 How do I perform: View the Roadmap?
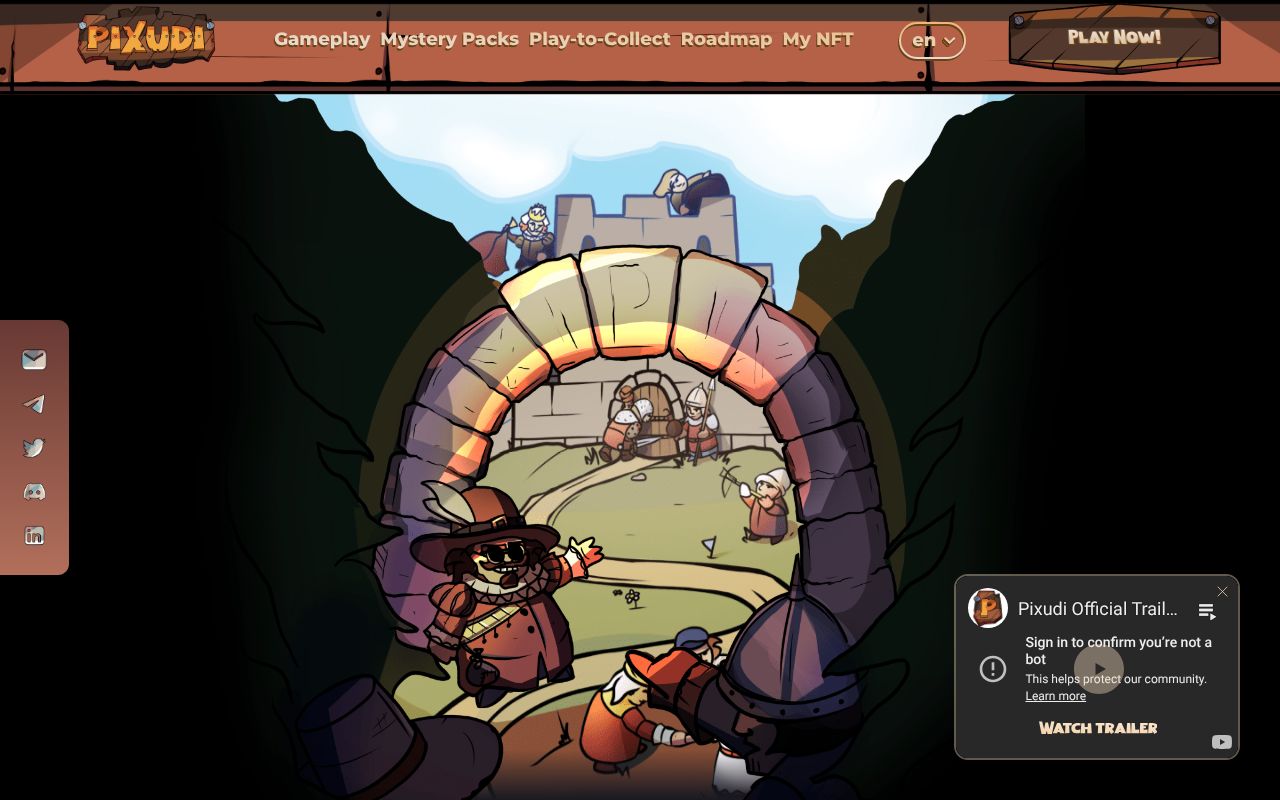pyautogui.click(x=726, y=39)
